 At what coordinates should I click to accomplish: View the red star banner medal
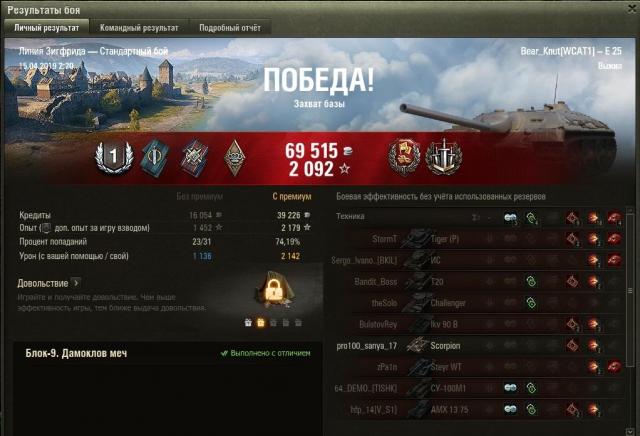tap(404, 156)
